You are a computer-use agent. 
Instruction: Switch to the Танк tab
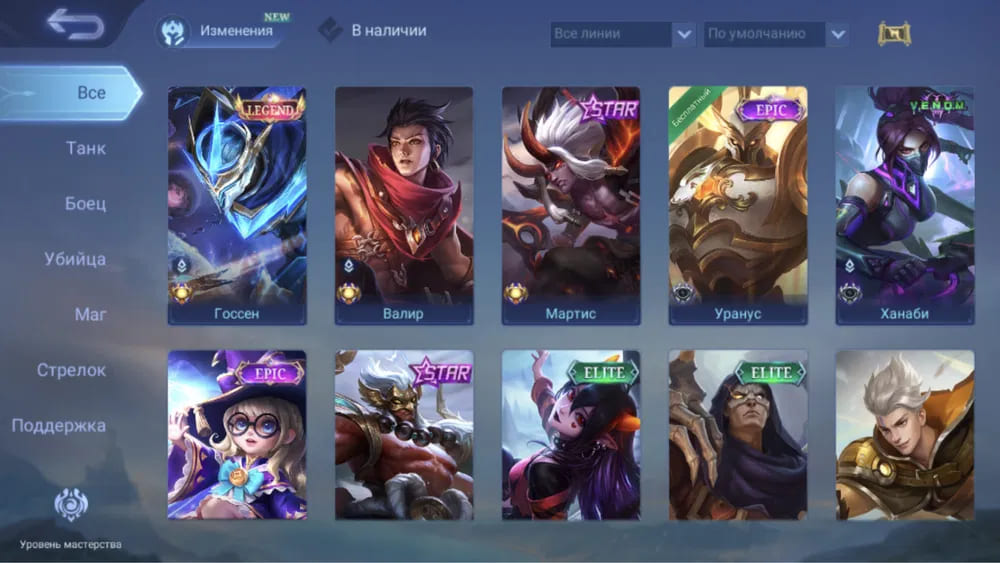click(85, 149)
